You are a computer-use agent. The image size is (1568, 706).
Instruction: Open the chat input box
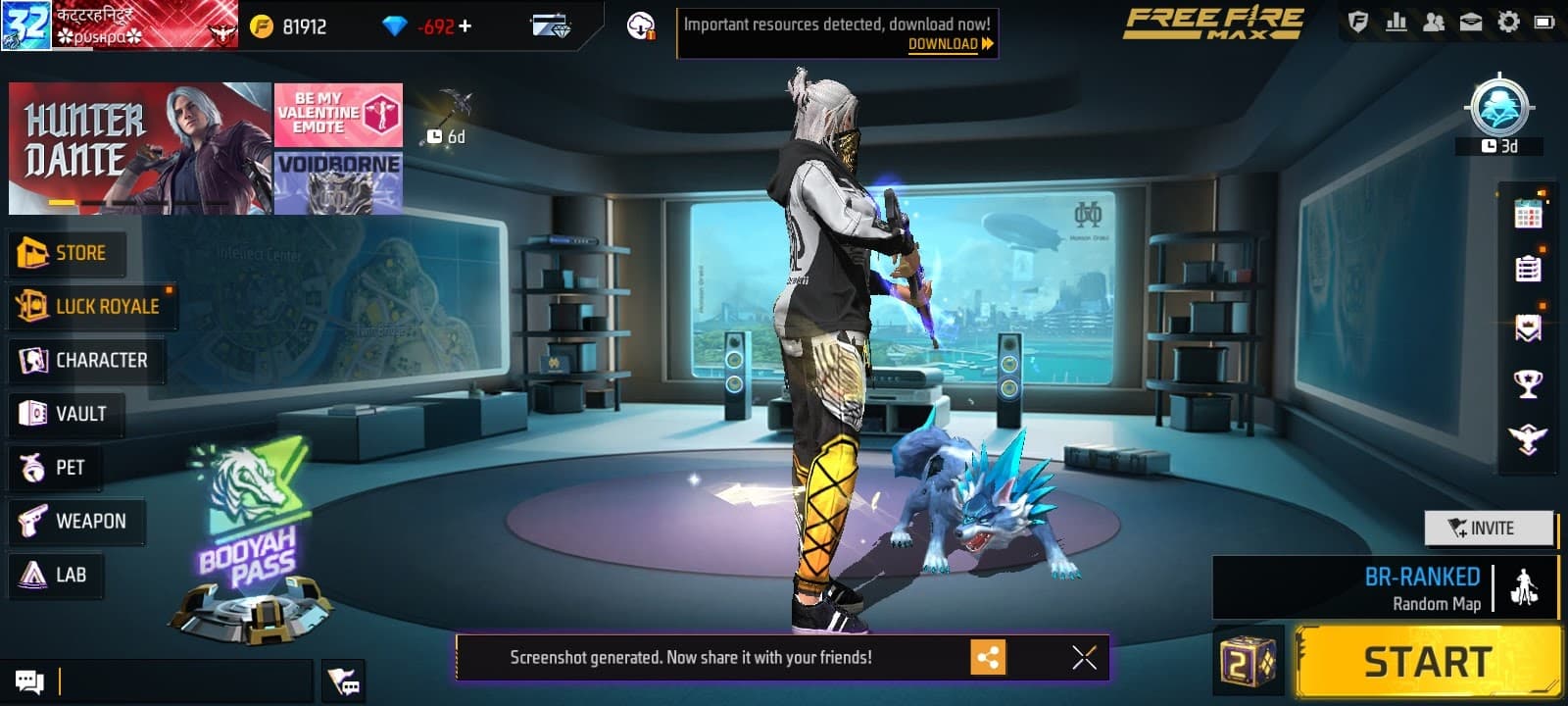[186, 681]
